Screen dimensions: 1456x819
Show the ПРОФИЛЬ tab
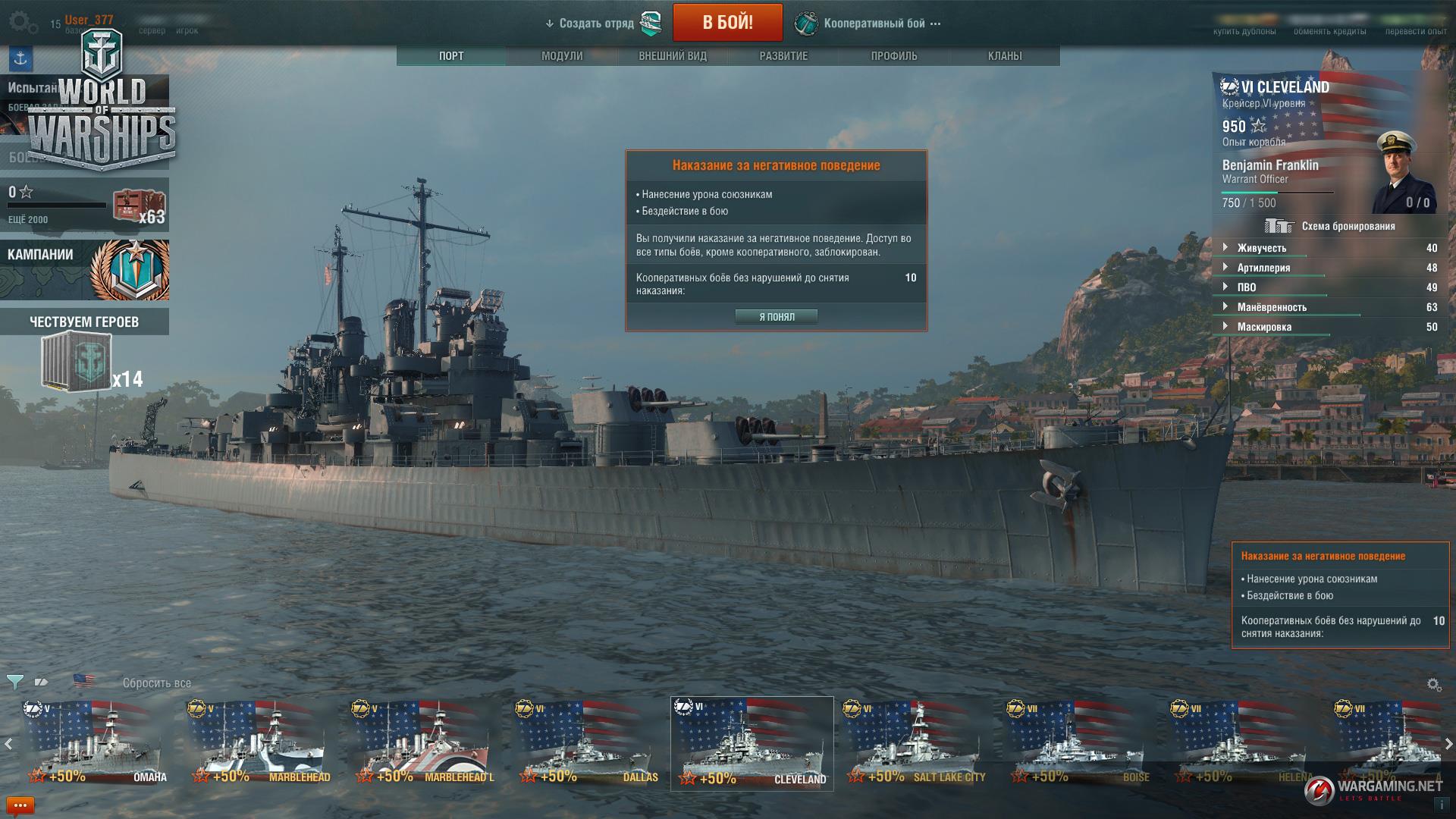(894, 56)
